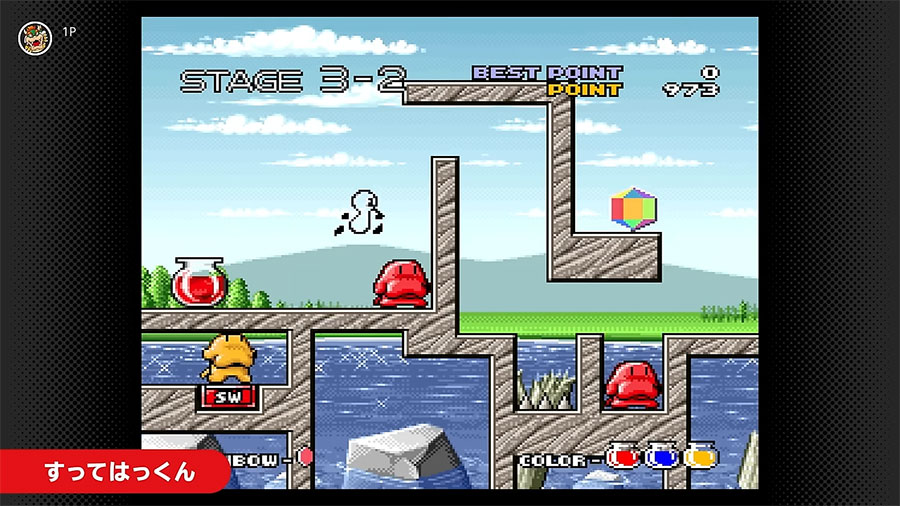Open the 1P Bowser player avatar

(35, 37)
